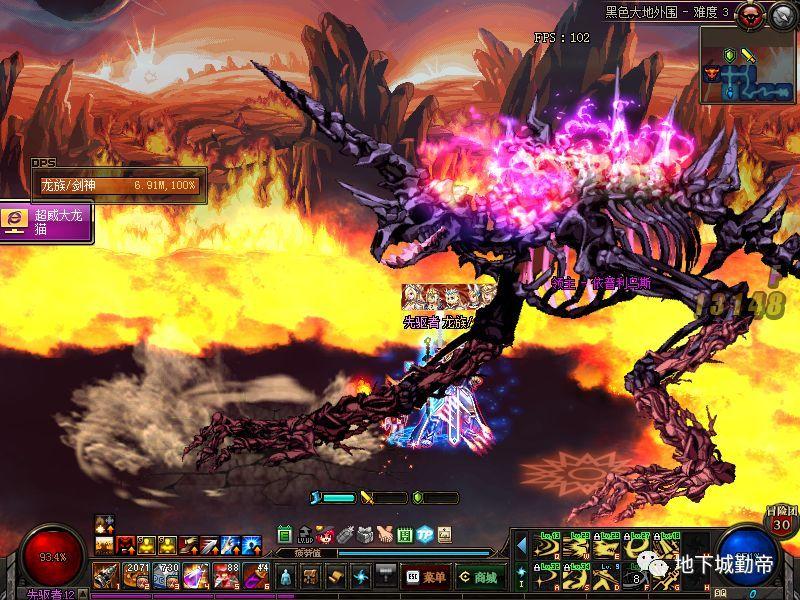Click the red demon-face button above minimap
800x600 pixels.
(754, 13)
